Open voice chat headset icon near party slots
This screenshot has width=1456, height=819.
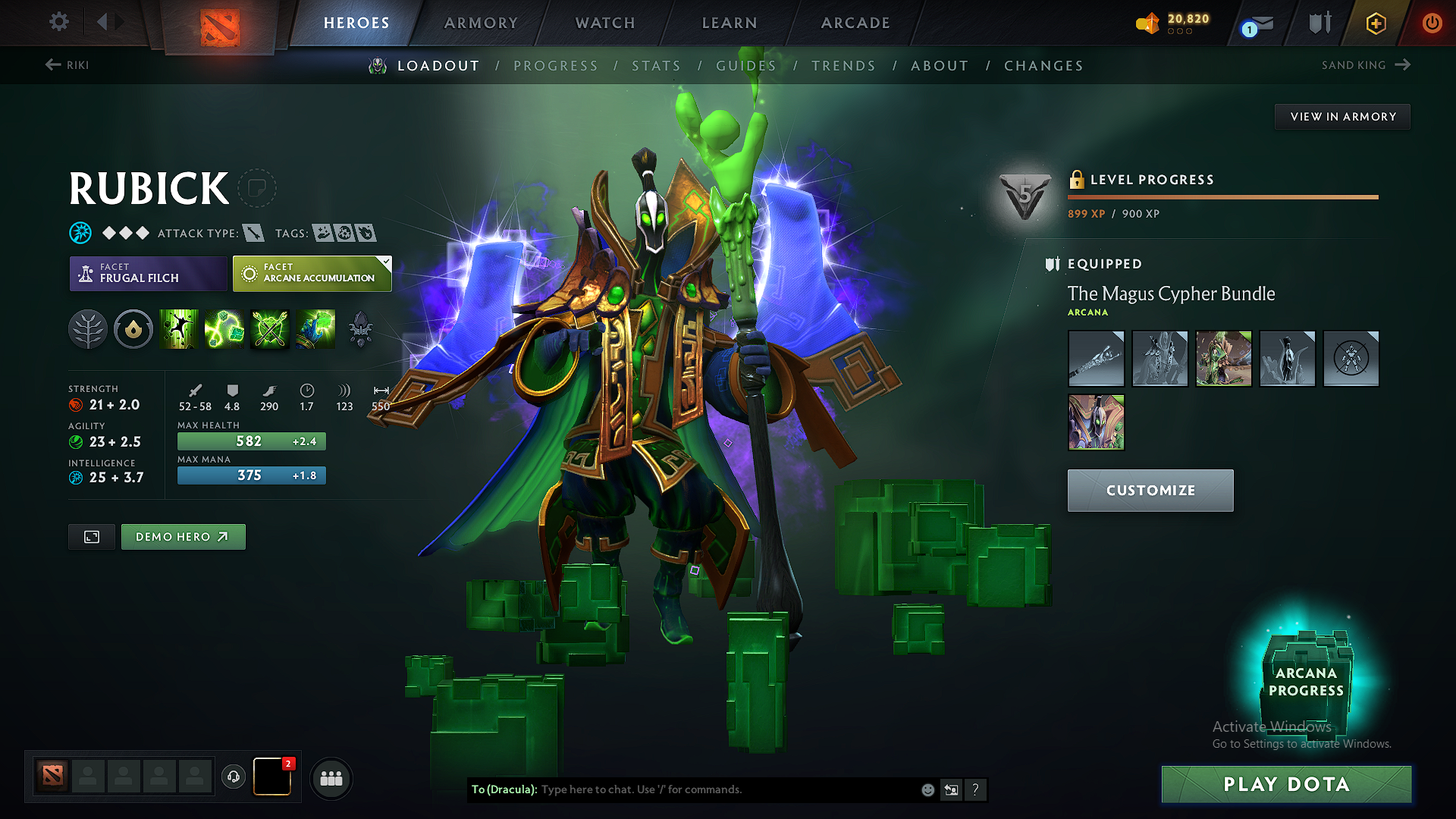click(233, 778)
